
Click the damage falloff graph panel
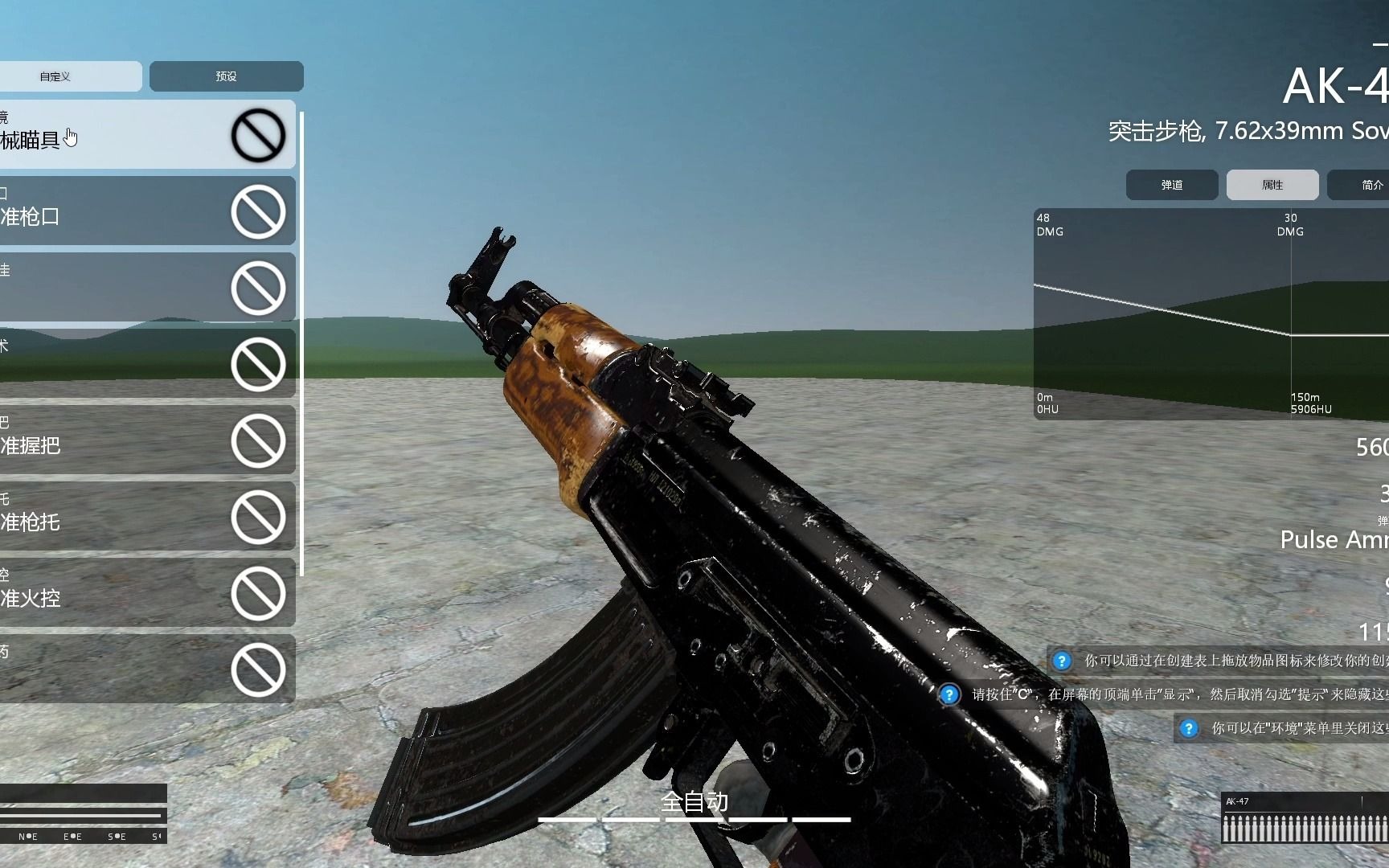tap(1206, 313)
